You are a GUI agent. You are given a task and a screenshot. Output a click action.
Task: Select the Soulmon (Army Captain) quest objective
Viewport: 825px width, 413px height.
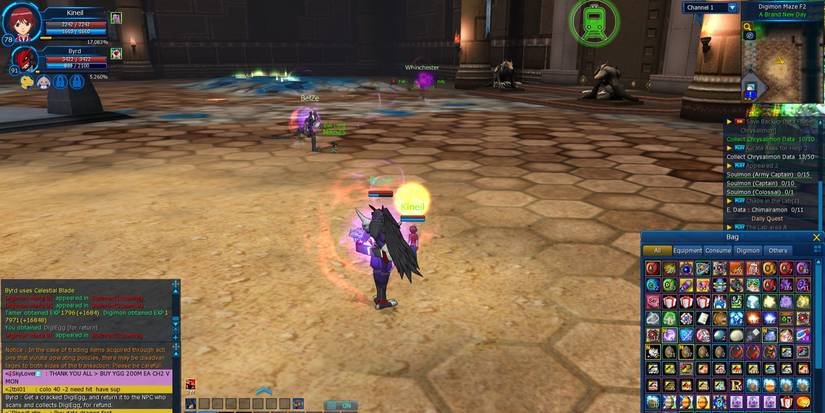[768, 174]
